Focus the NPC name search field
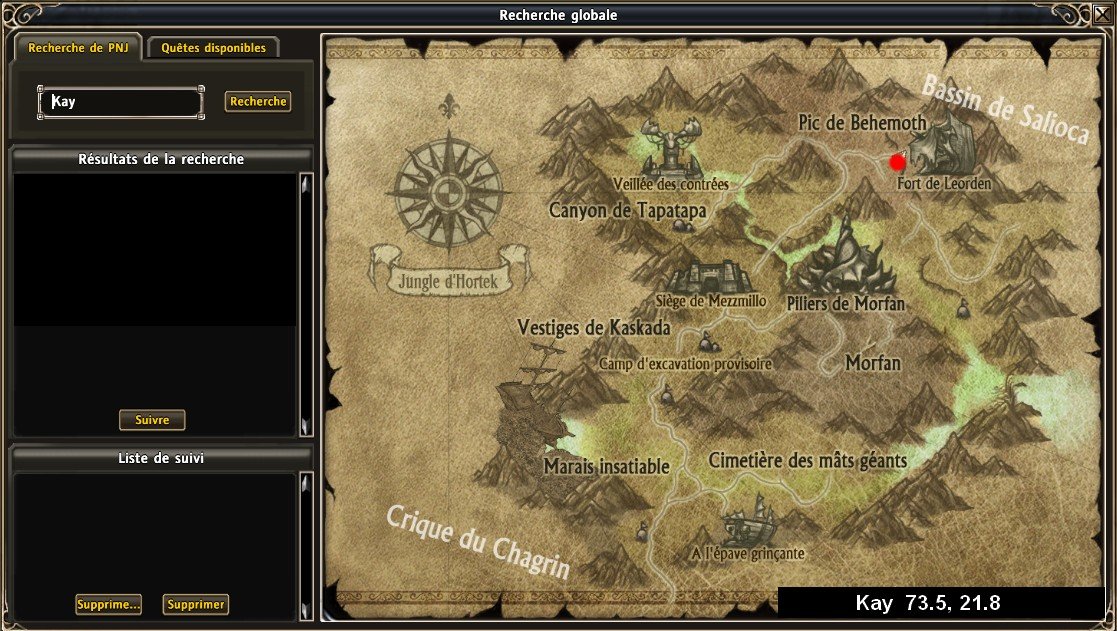Screen dimensions: 1117x631 pyautogui.click(x=121, y=102)
